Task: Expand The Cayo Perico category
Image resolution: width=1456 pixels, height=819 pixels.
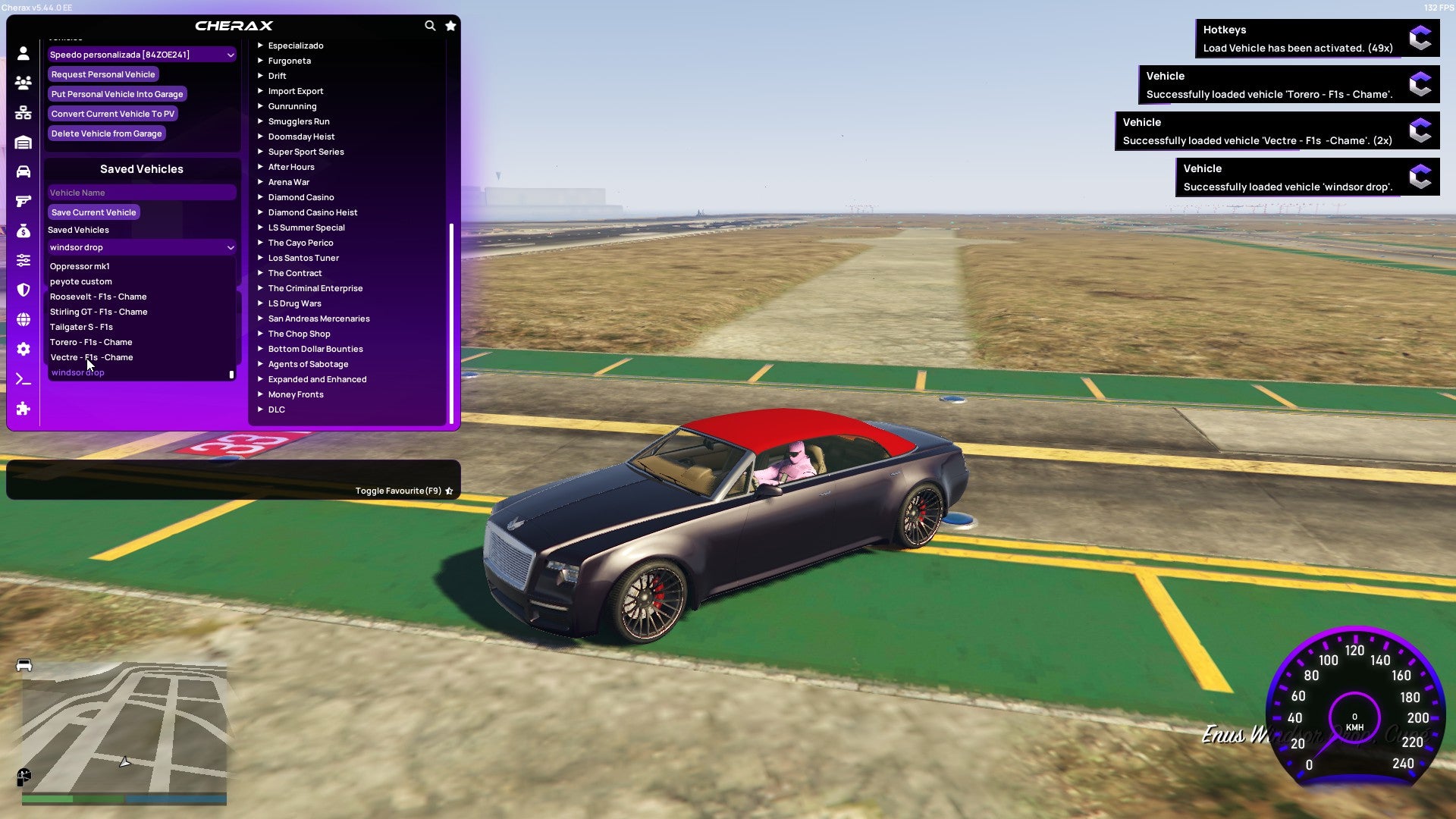Action: pos(300,243)
